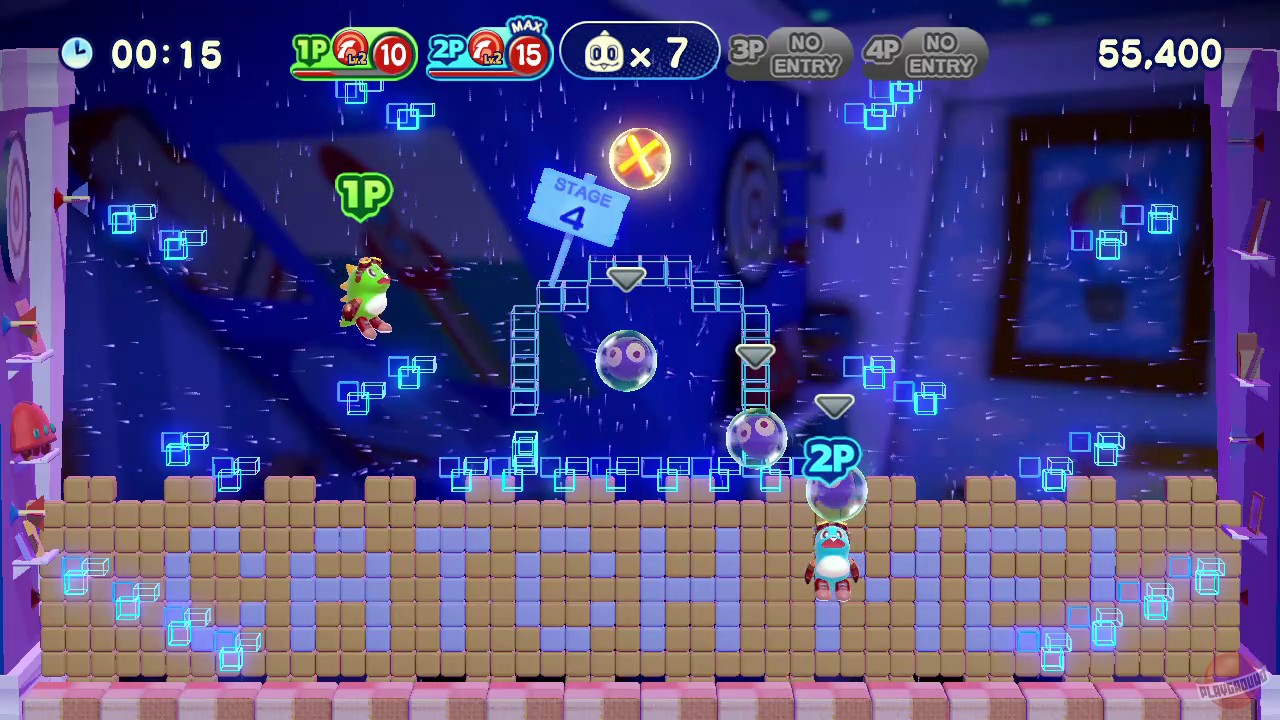Click the white bubble dragon counter icon

point(605,53)
